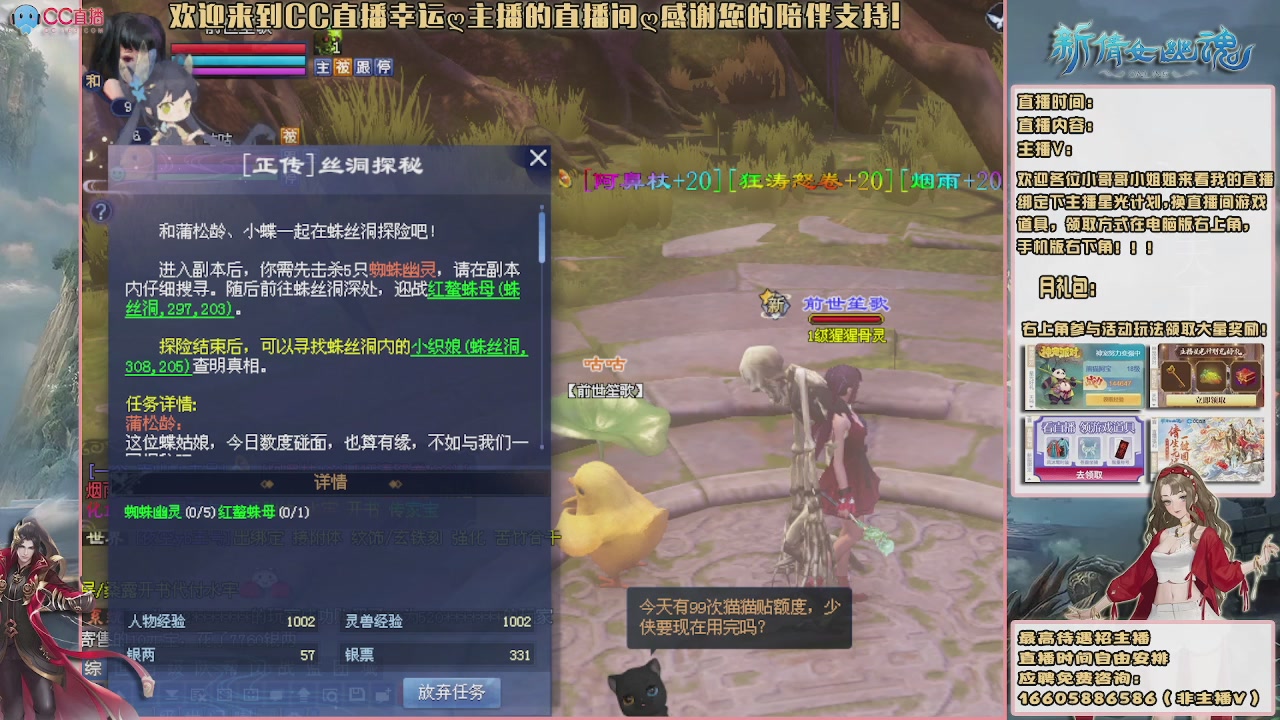Toggle the 停 stop option on the target bar
1280x720 pixels.
pyautogui.click(x=385, y=66)
